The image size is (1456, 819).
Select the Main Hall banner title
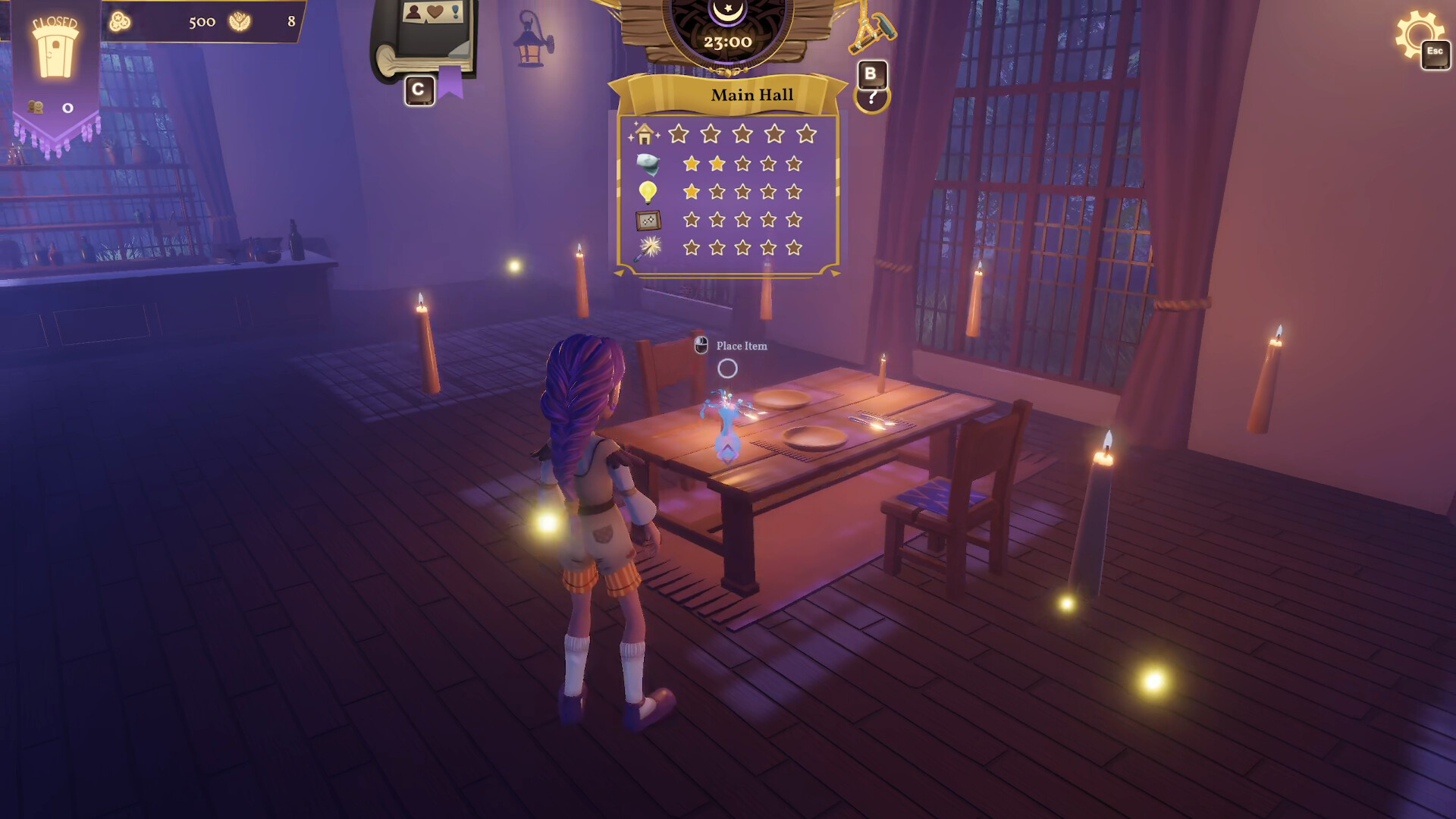(x=751, y=94)
